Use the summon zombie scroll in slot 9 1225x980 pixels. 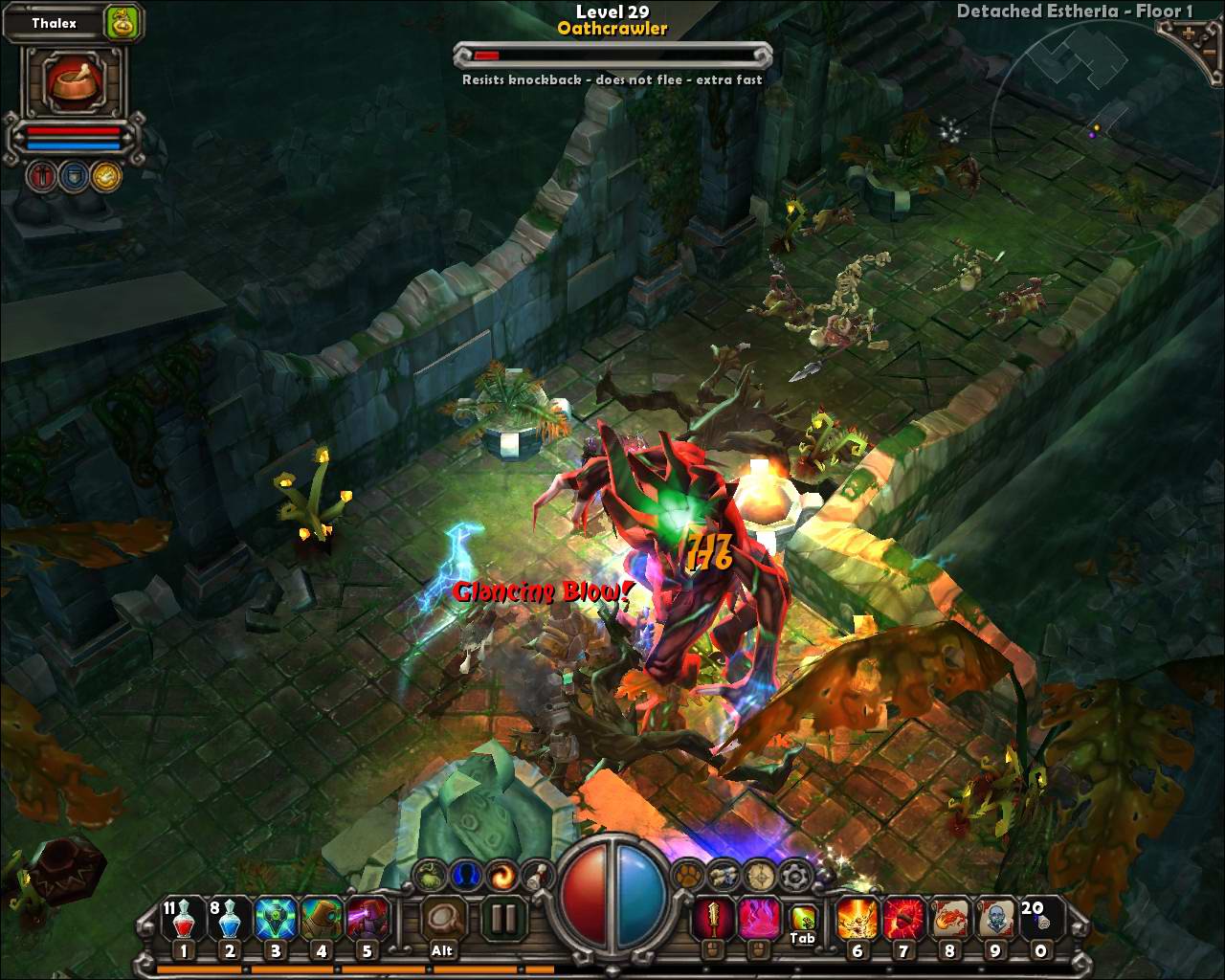(x=994, y=920)
